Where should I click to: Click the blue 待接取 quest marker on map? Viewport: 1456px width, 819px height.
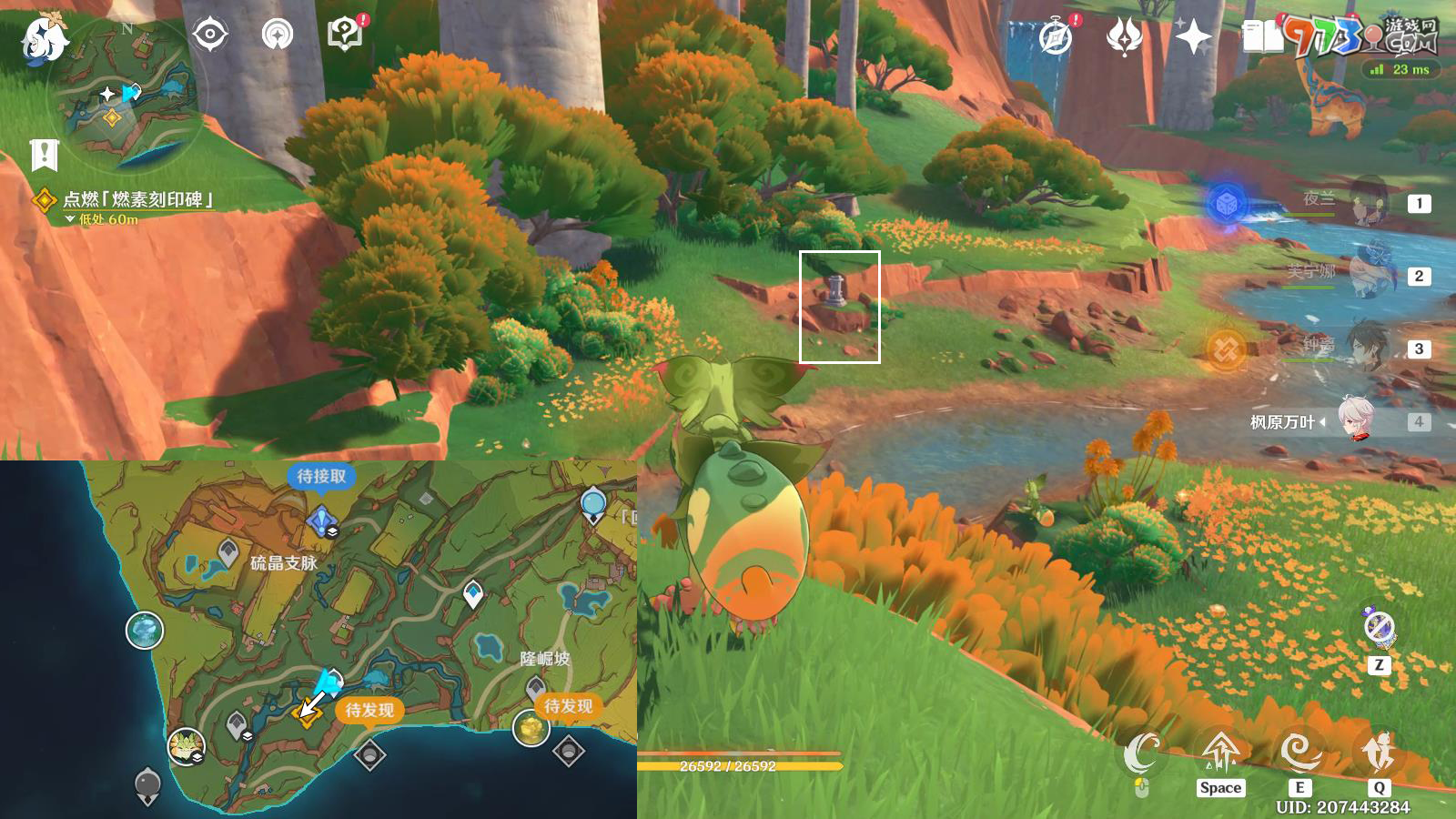(x=321, y=520)
